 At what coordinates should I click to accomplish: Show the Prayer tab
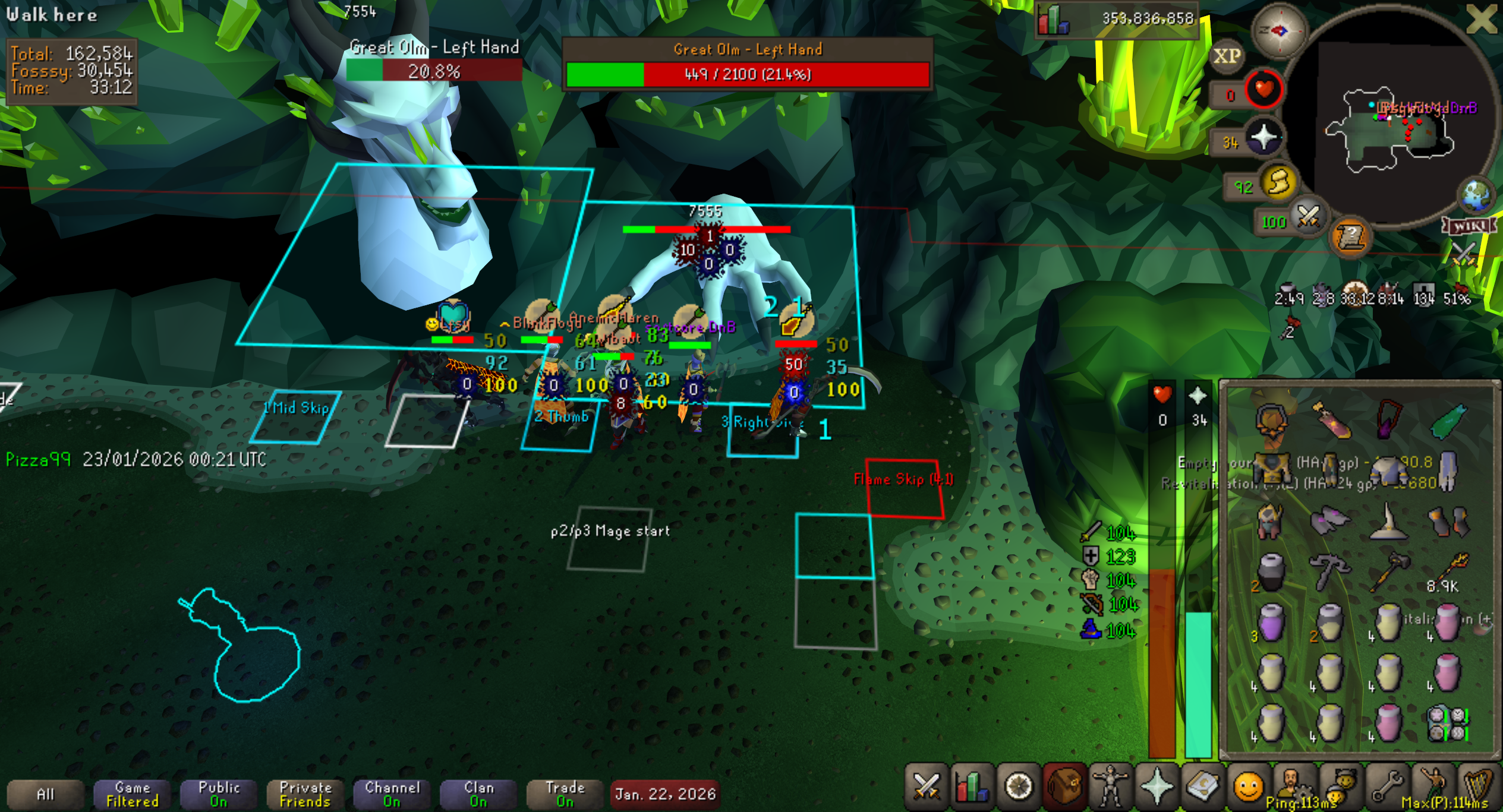(1156, 788)
